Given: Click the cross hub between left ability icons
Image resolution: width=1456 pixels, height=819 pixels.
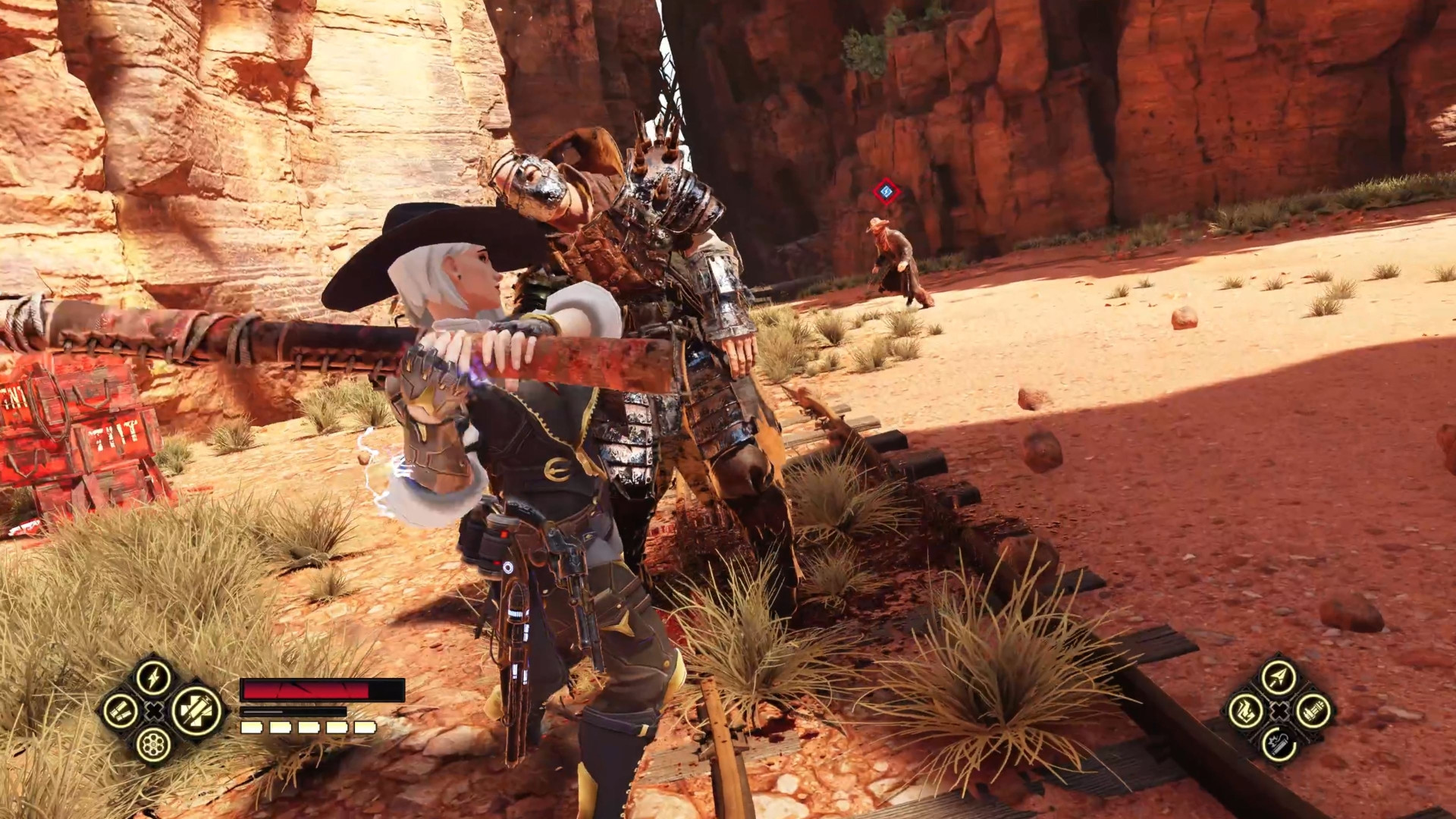Looking at the screenshot, I should tap(154, 712).
